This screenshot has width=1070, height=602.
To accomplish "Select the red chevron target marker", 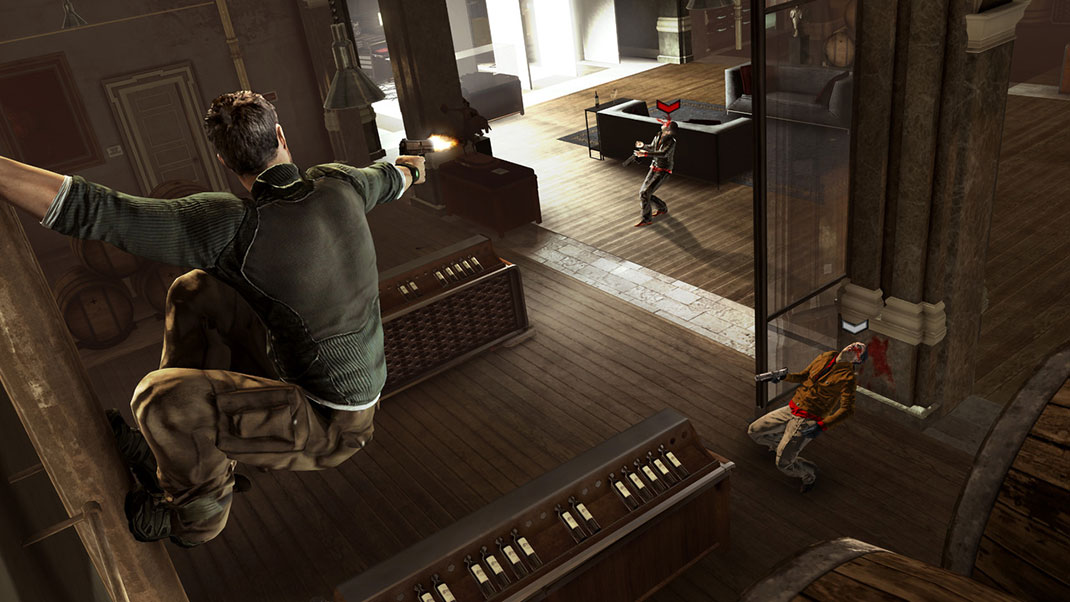I will tap(668, 105).
